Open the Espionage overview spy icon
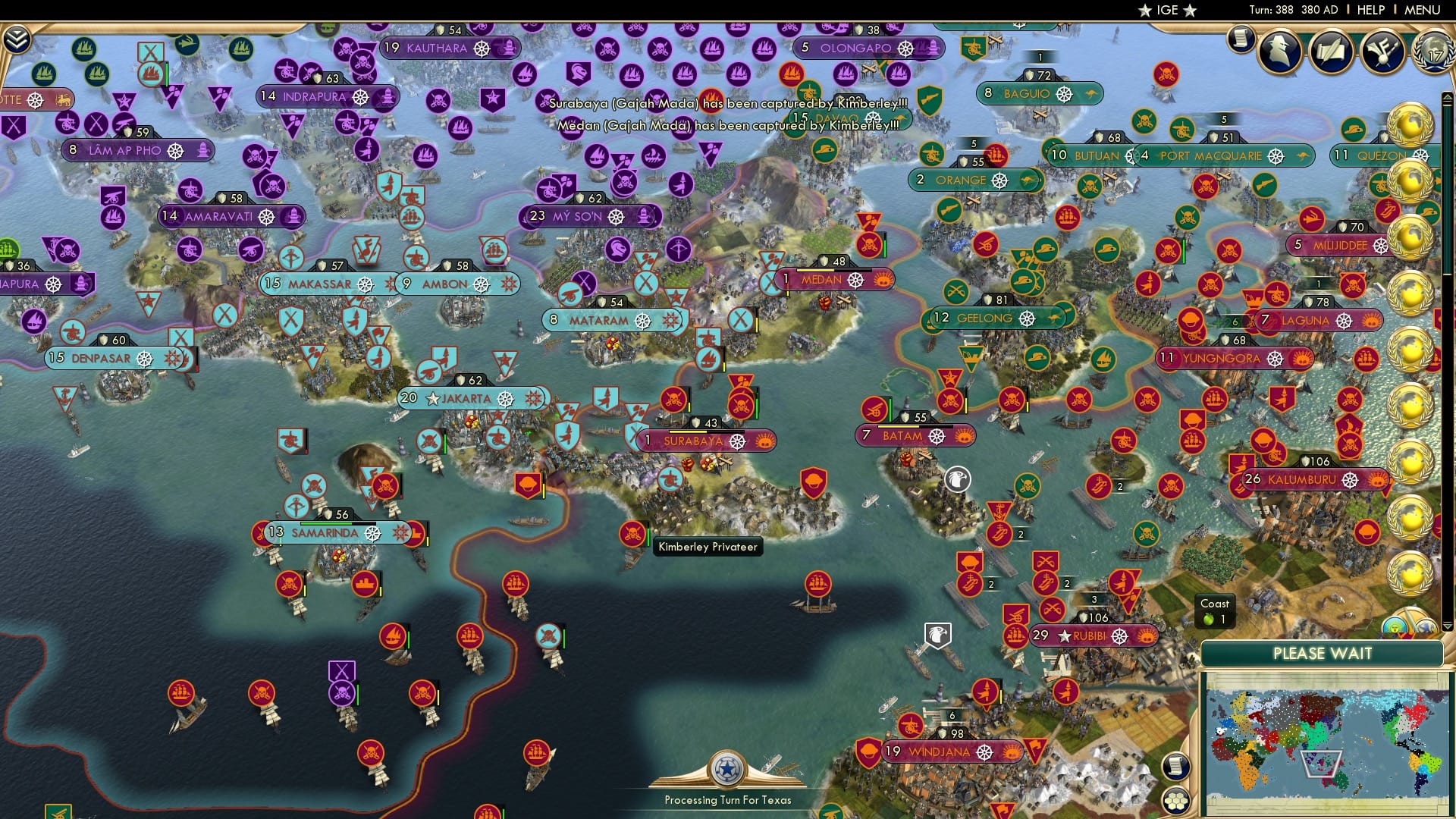The image size is (1456, 819). tap(1279, 52)
